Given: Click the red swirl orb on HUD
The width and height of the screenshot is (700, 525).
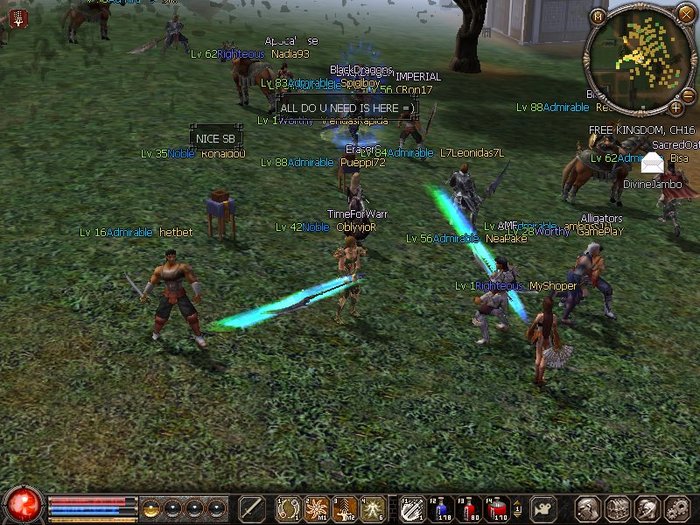Looking at the screenshot, I should coord(22,504).
